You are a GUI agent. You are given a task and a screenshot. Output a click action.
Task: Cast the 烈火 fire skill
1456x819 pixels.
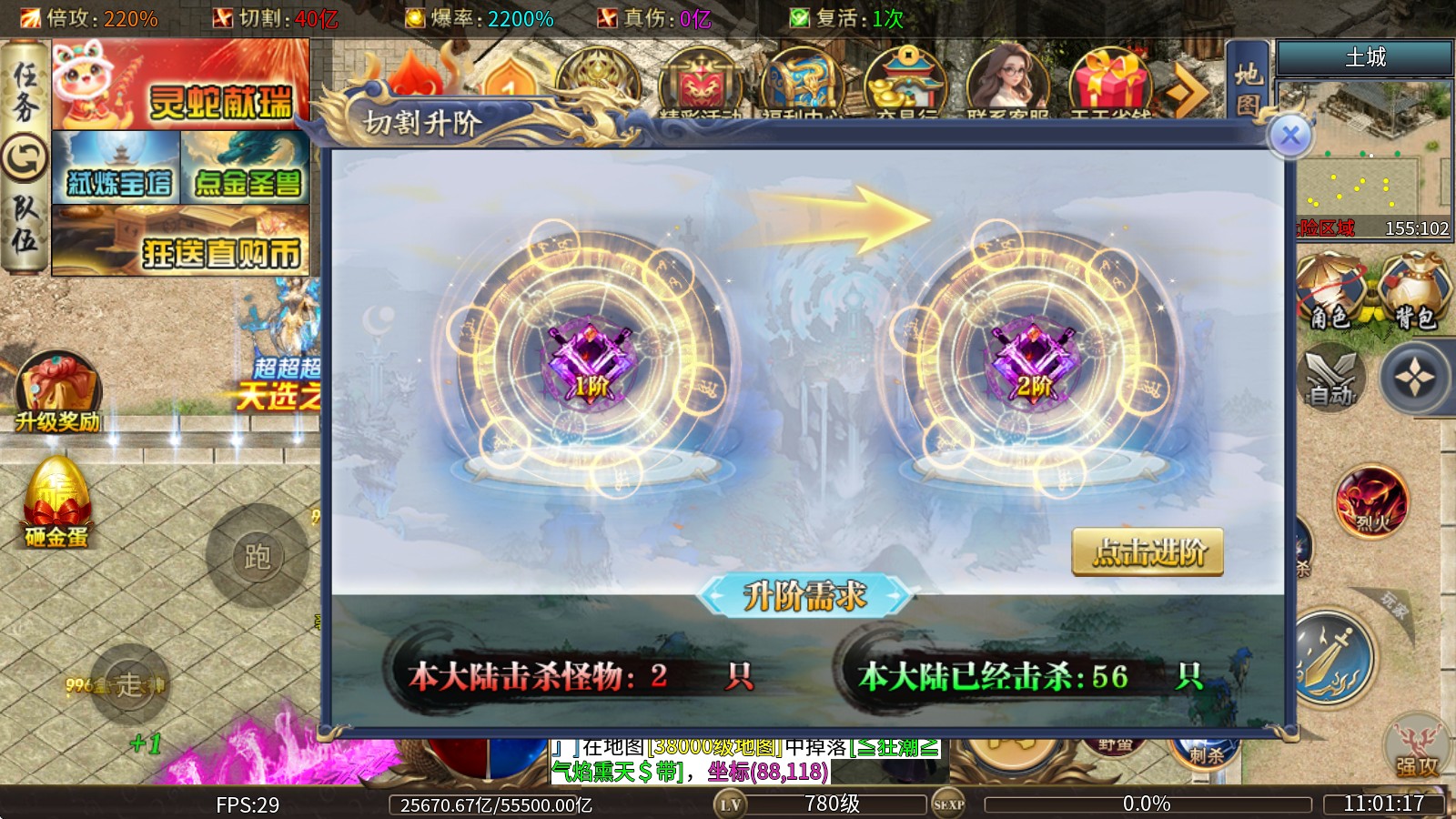point(1370,501)
